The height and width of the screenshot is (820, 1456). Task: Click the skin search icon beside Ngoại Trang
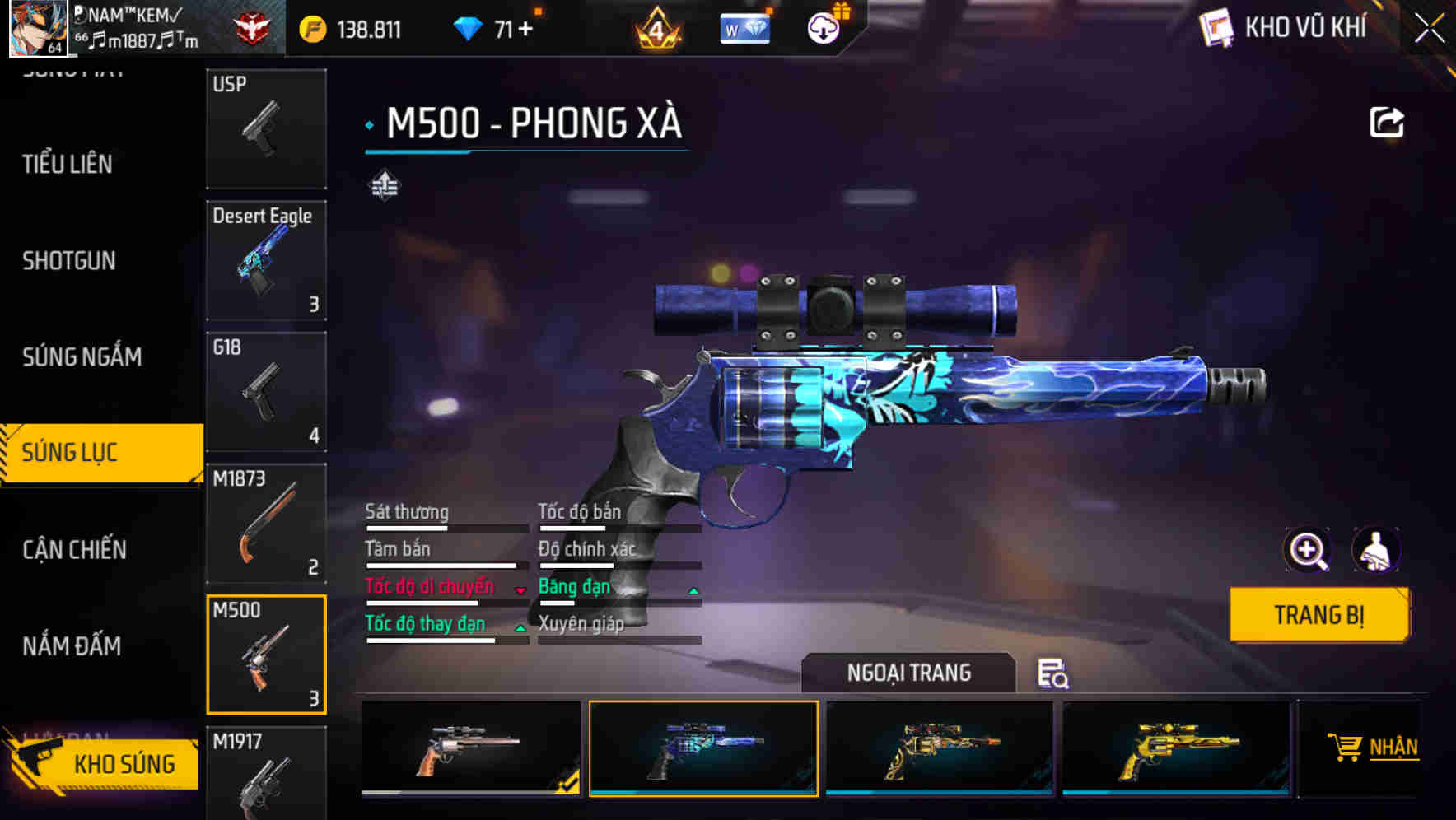(1054, 674)
